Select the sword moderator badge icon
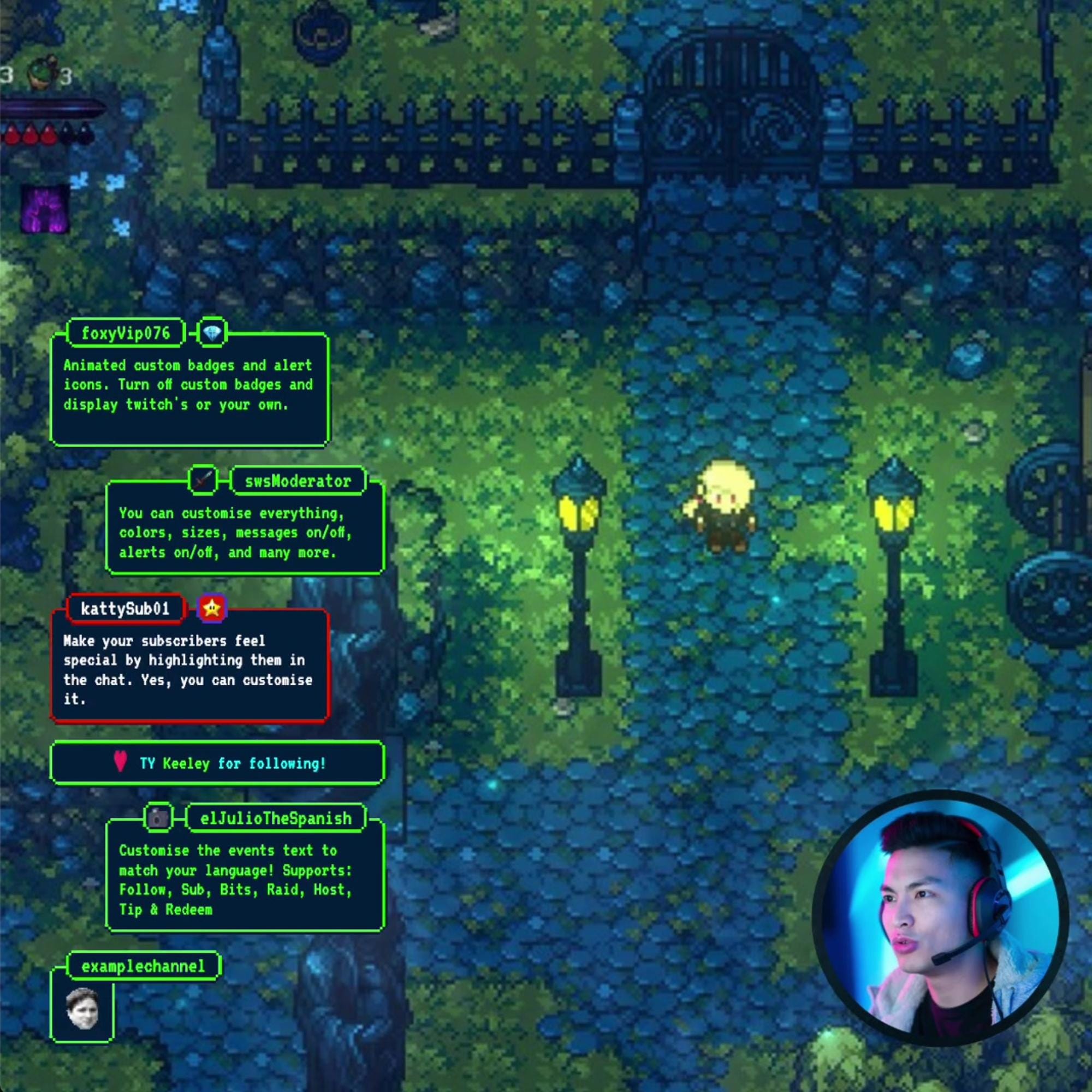This screenshot has width=1092, height=1092. pyautogui.click(x=203, y=481)
